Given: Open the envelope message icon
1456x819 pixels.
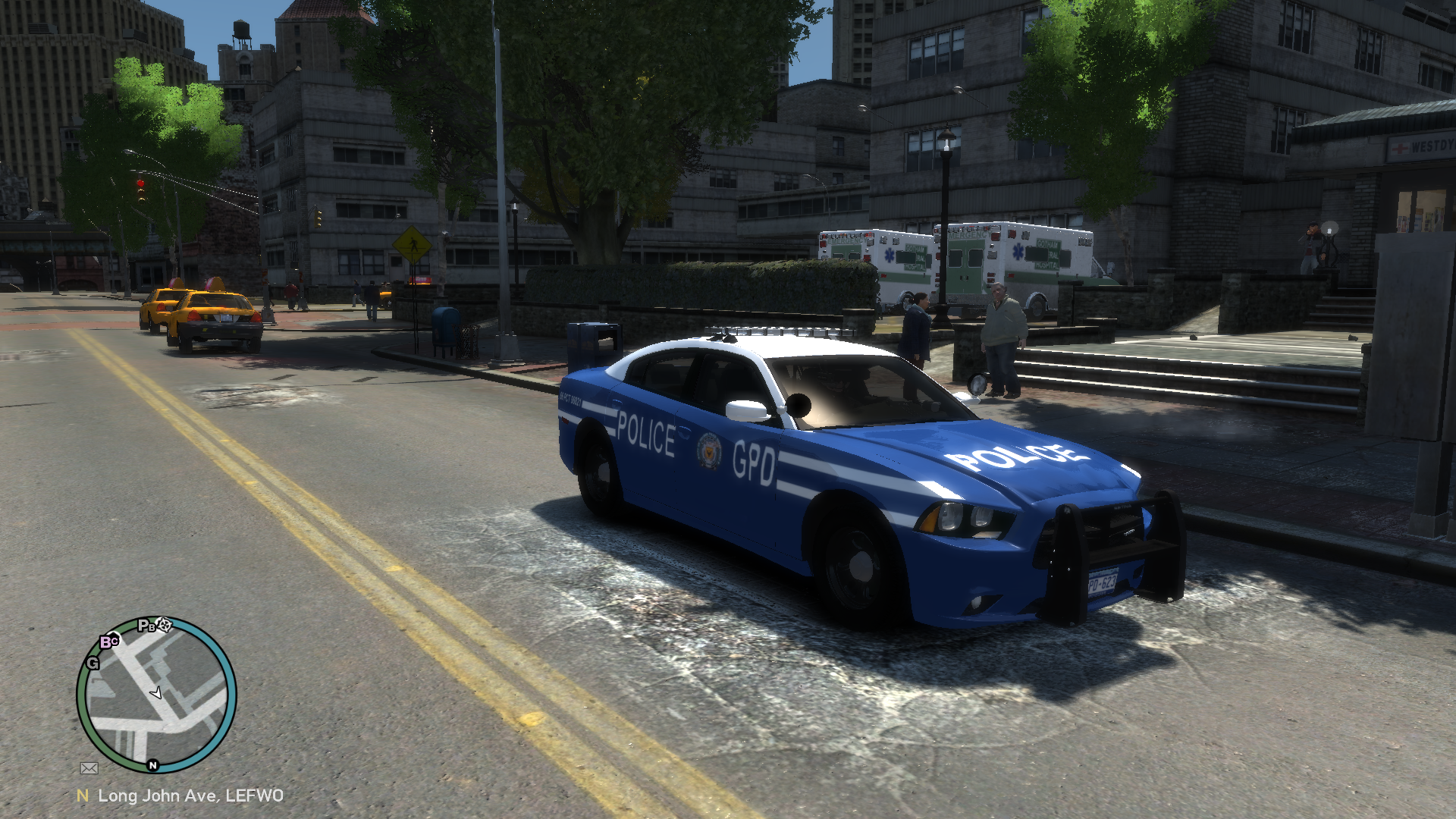Looking at the screenshot, I should [x=89, y=768].
